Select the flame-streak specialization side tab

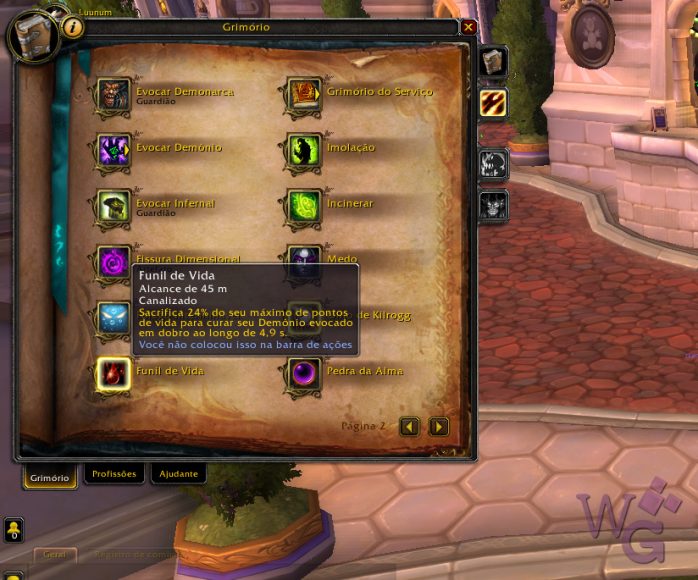click(x=493, y=102)
